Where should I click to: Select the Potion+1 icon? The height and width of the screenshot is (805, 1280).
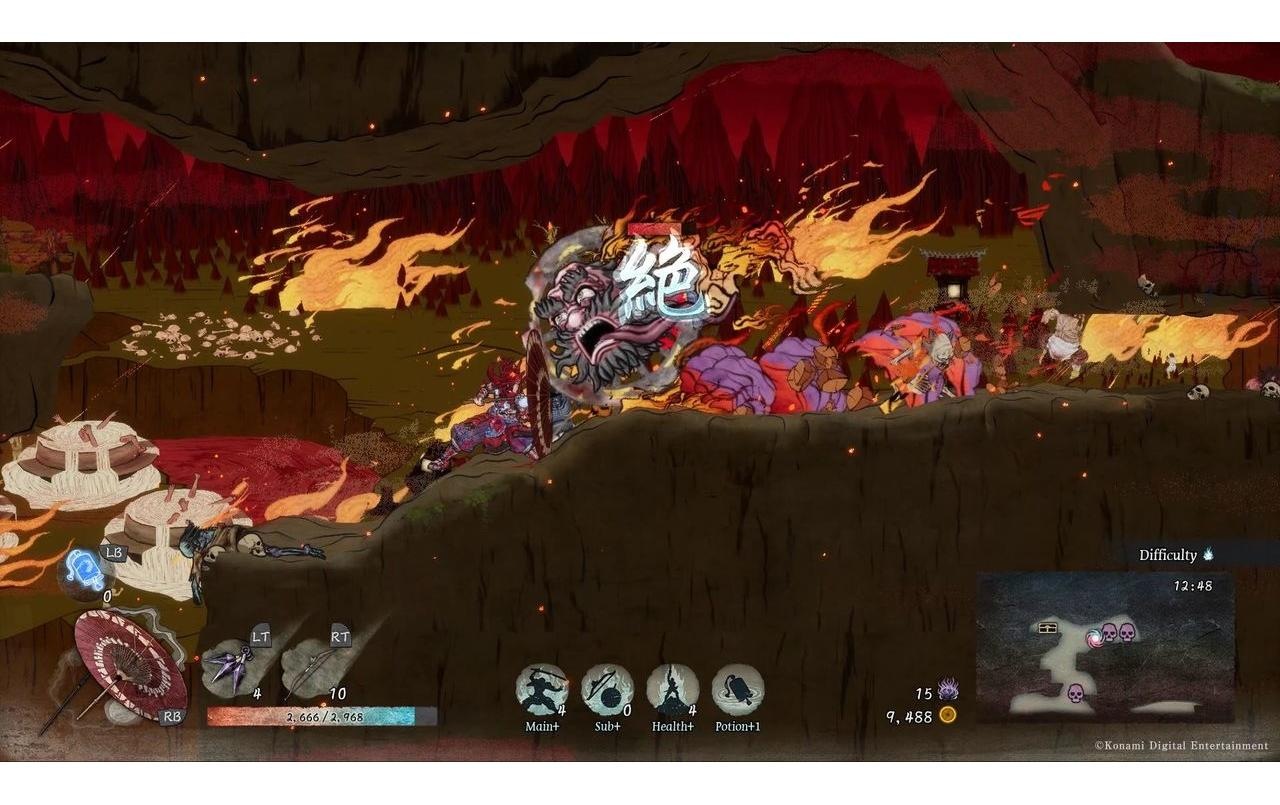tap(738, 688)
